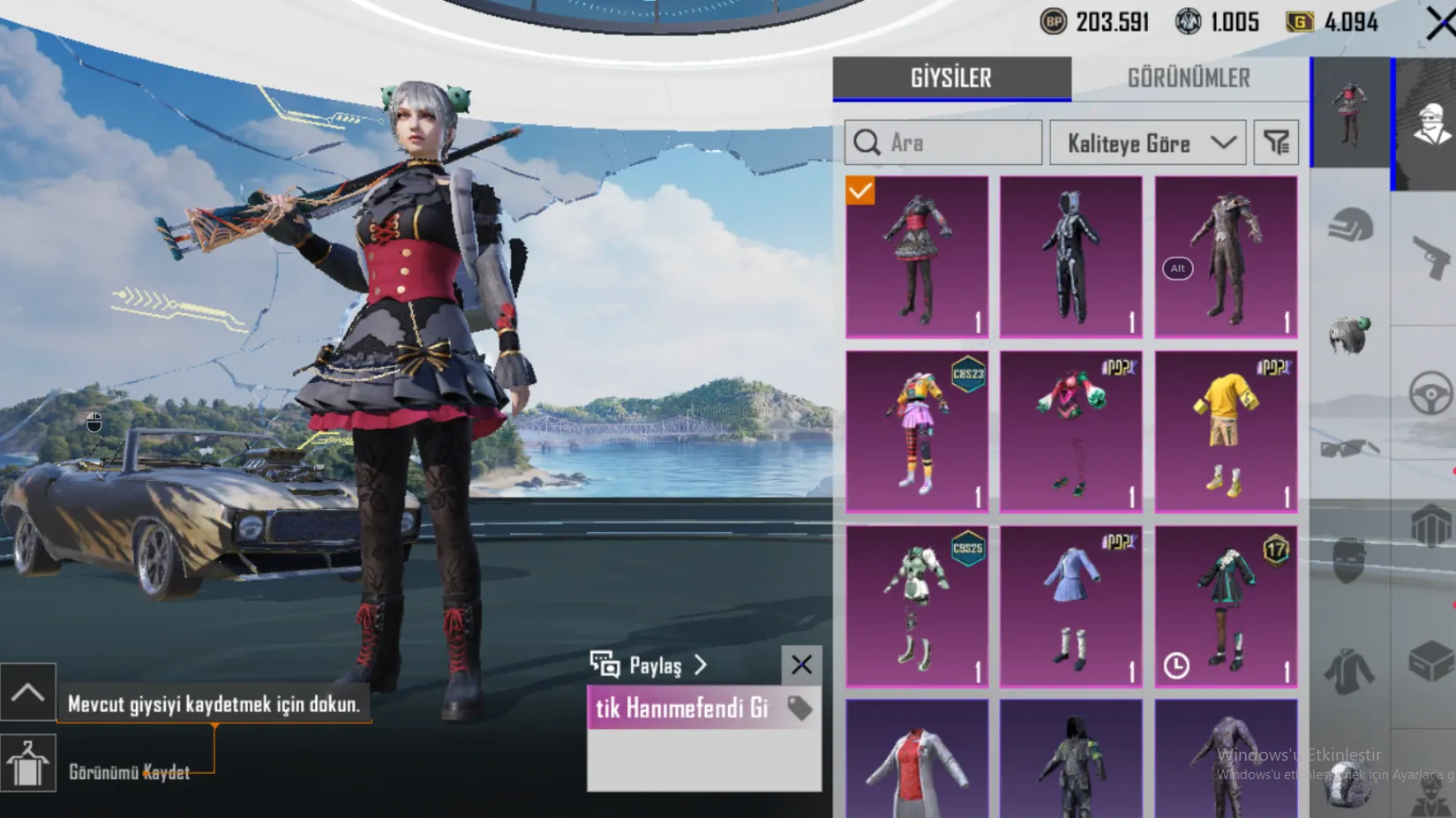
Task: Select the yellow shirt outfit
Action: (x=1226, y=432)
